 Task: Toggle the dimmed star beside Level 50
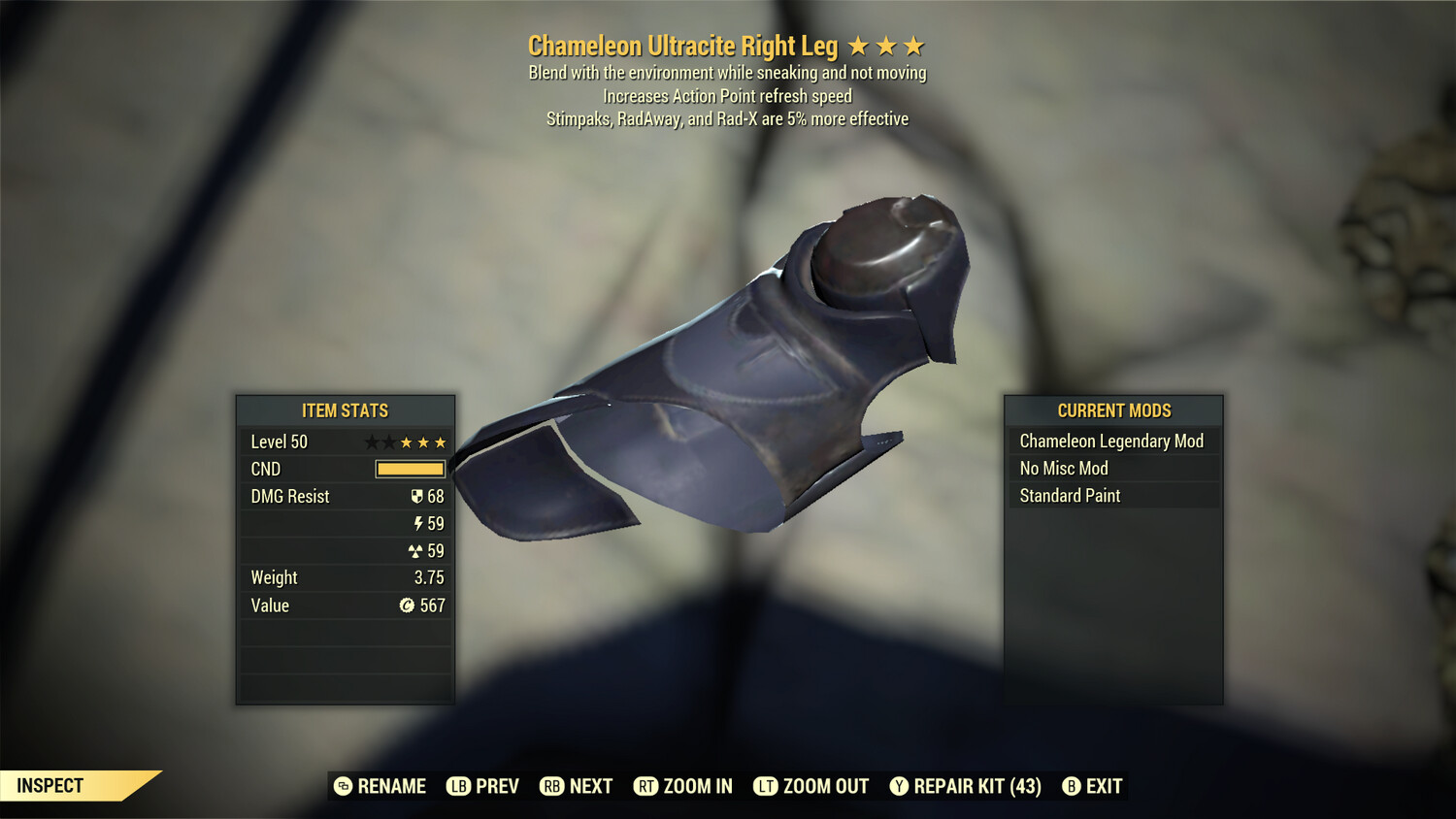tap(373, 442)
